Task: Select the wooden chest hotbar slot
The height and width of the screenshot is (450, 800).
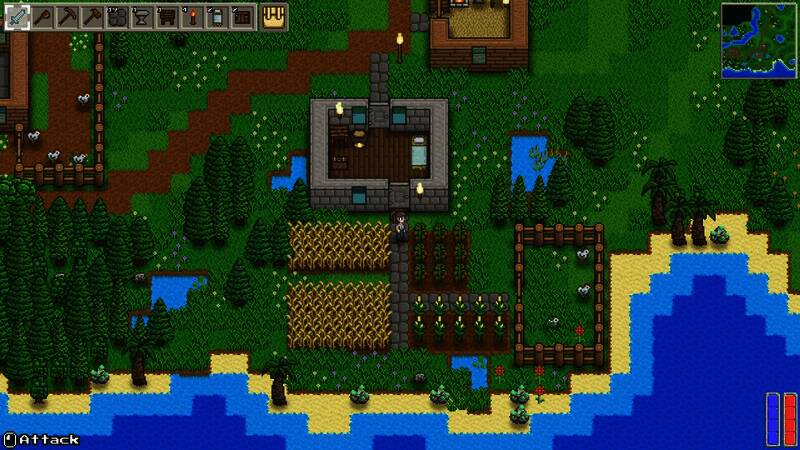Action: pos(241,17)
